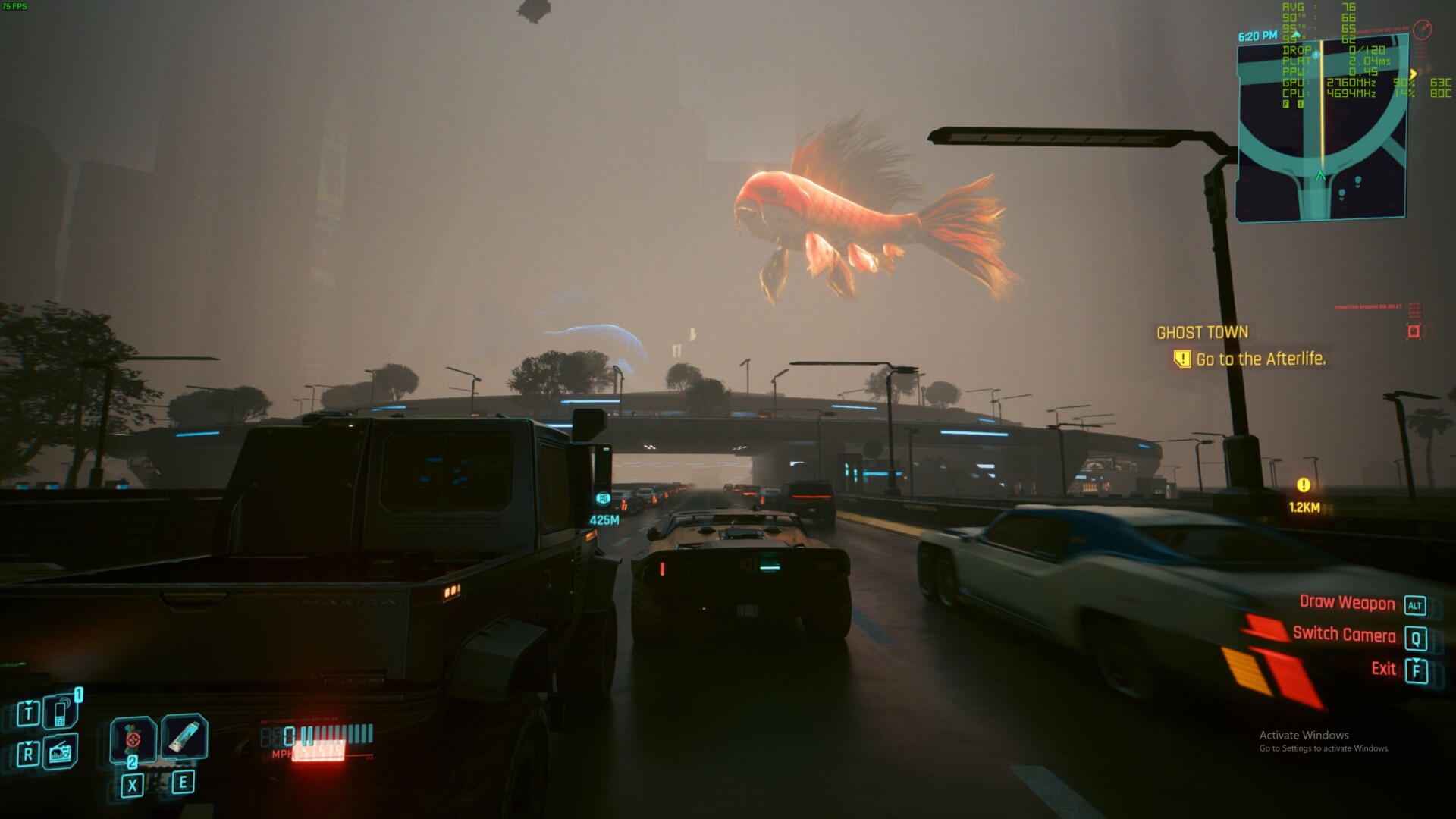The width and height of the screenshot is (1456, 819).
Task: Select the Ghost Town quest tracker
Action: click(1202, 332)
